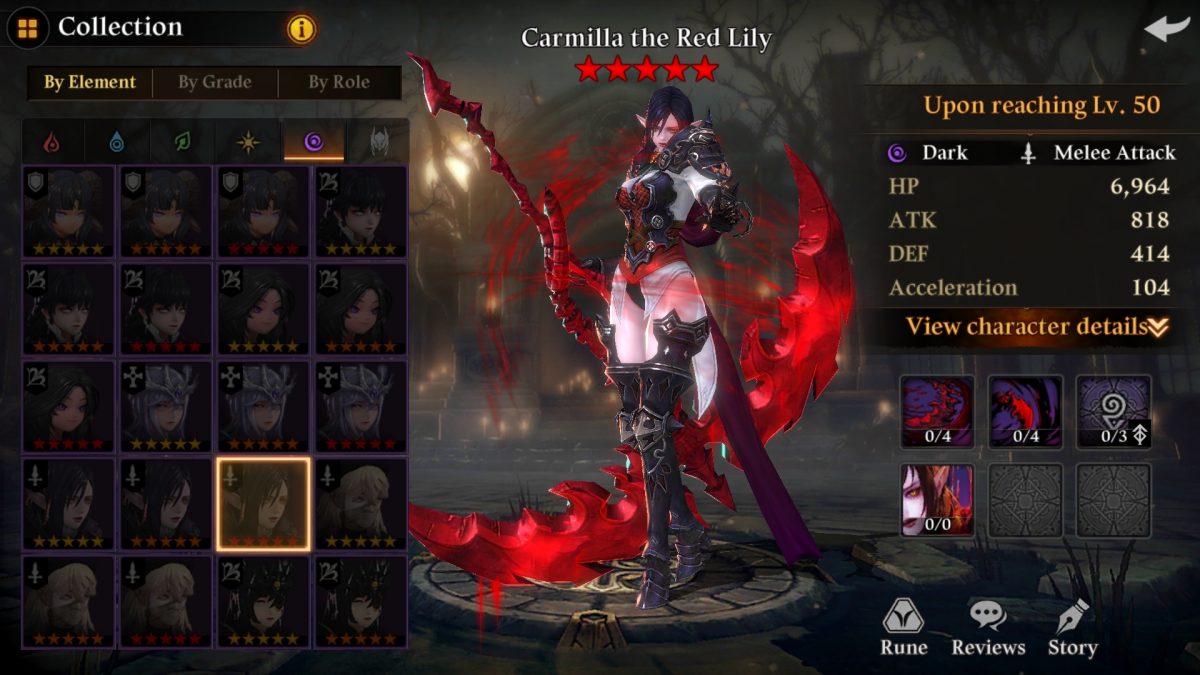Inspect the vampire face skill icon
This screenshot has height=675, width=1200.
[x=937, y=499]
